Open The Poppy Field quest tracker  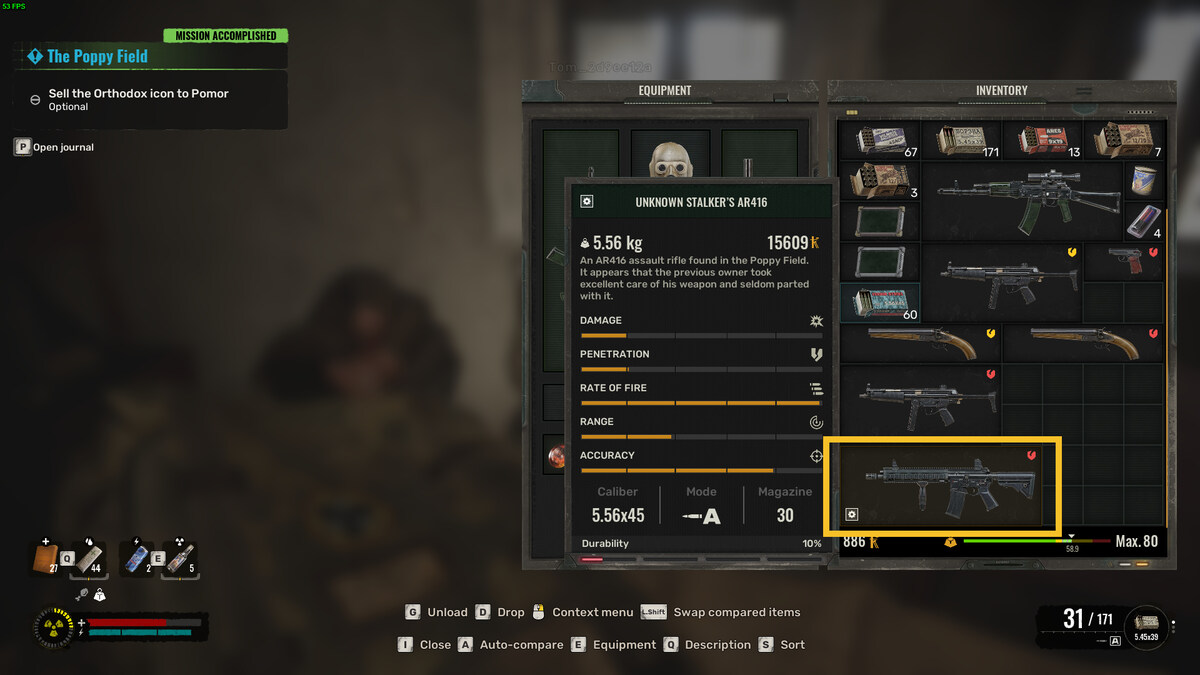pos(97,57)
